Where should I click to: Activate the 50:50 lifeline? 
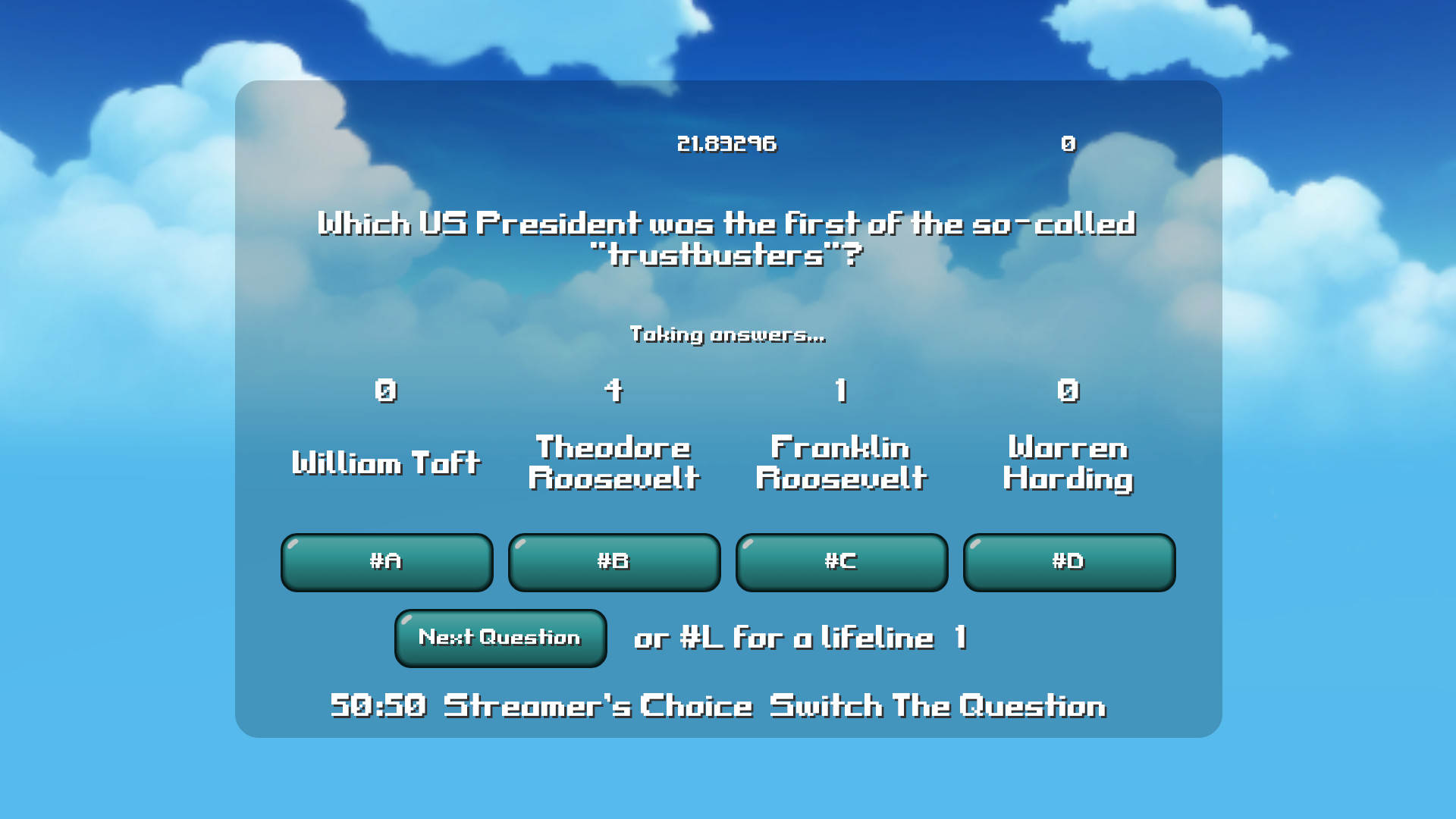pyautogui.click(x=378, y=705)
